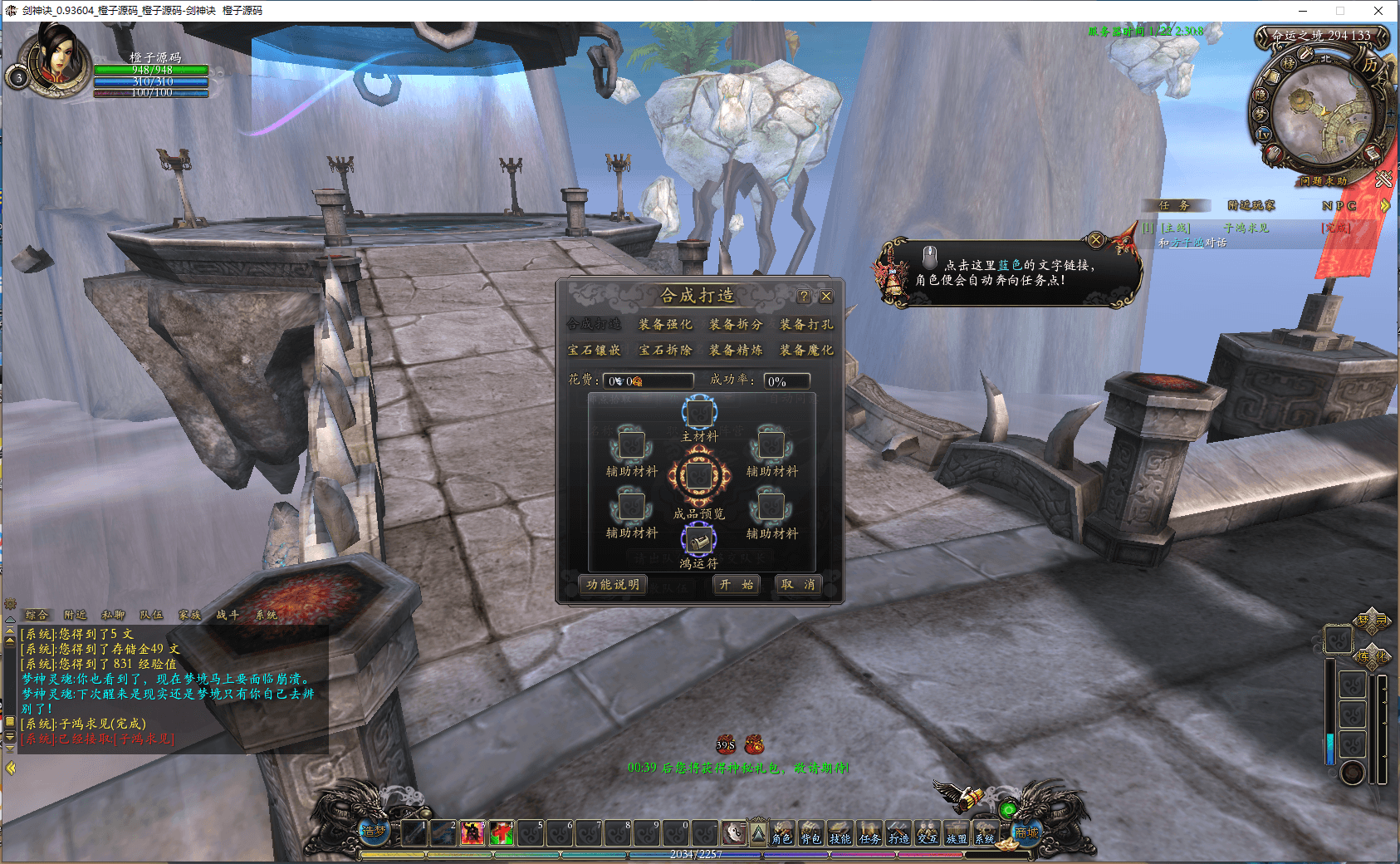Switch to the 装备强化 tab
This screenshot has width=1400, height=864.
[x=664, y=325]
